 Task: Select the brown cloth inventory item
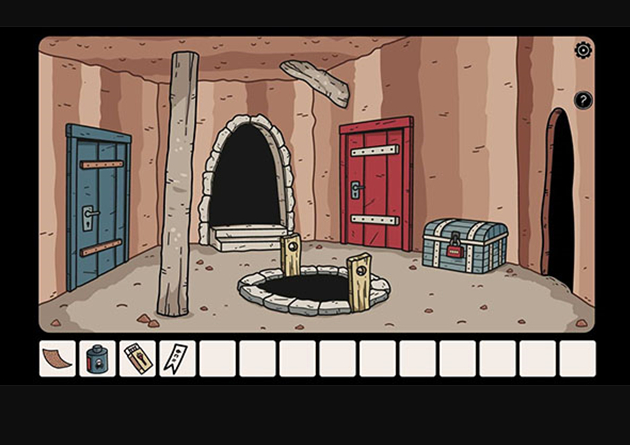(x=57, y=358)
